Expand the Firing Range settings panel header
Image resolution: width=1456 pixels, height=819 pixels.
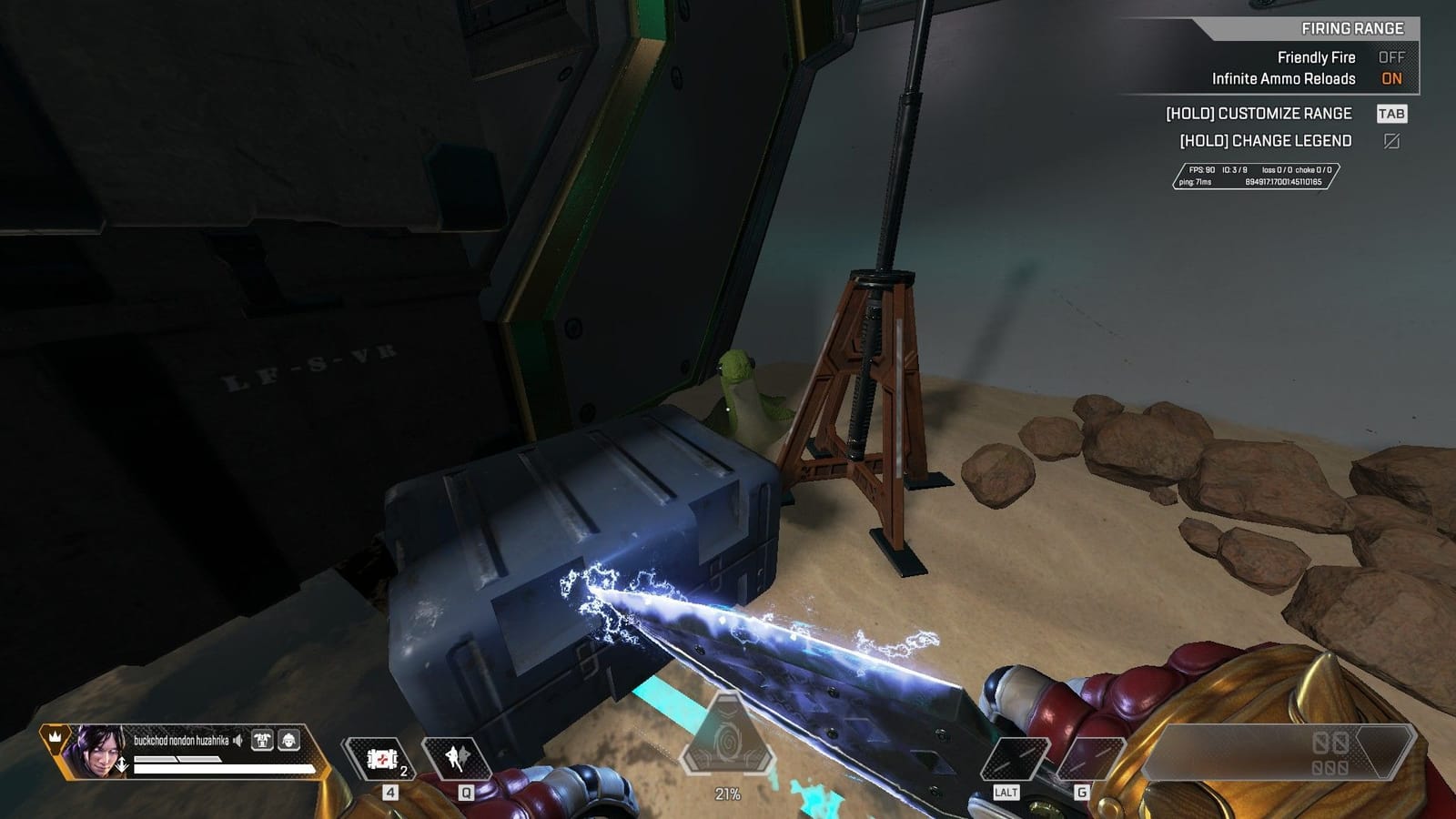[x=1352, y=28]
